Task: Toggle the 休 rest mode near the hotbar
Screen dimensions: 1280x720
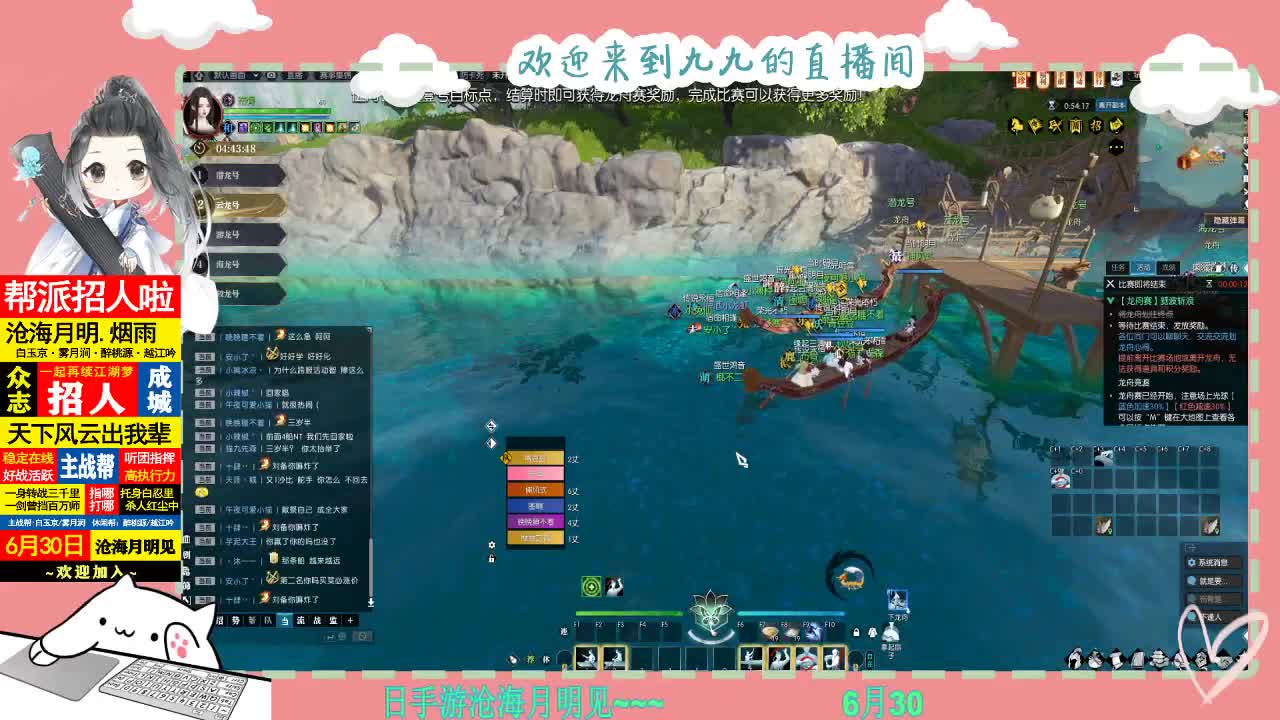Action: (x=547, y=660)
